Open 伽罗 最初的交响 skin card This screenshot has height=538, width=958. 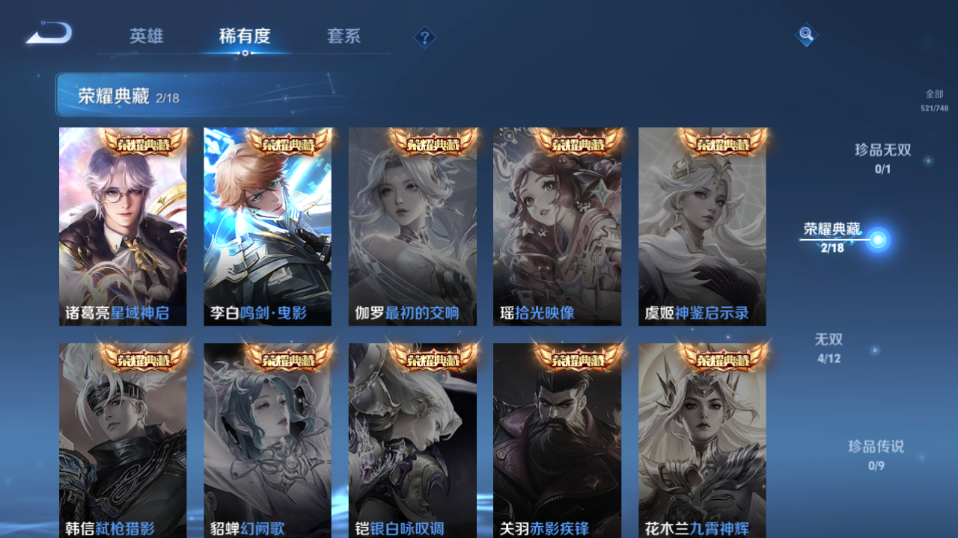412,226
